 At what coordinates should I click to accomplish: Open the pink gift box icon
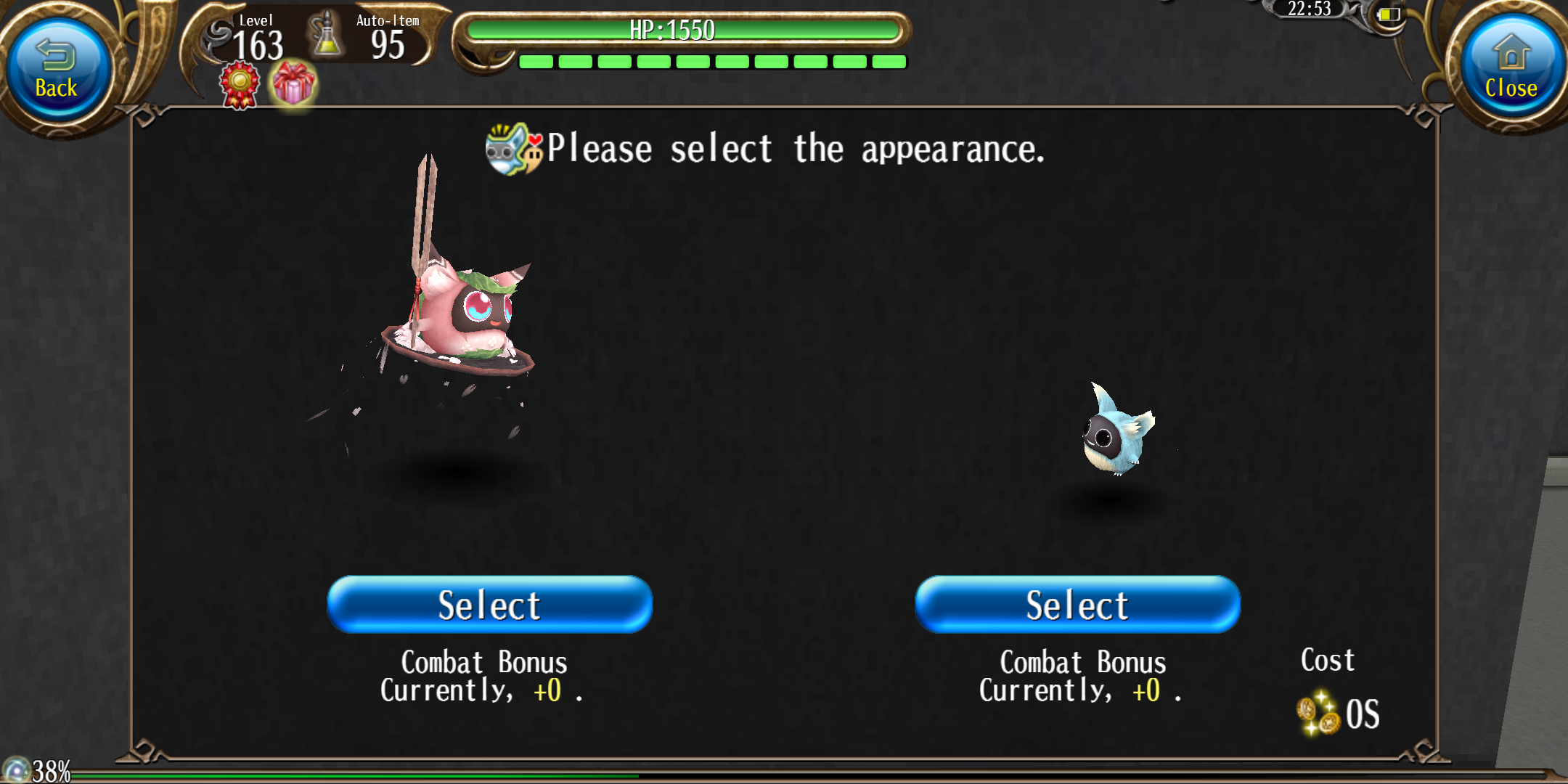(x=293, y=83)
